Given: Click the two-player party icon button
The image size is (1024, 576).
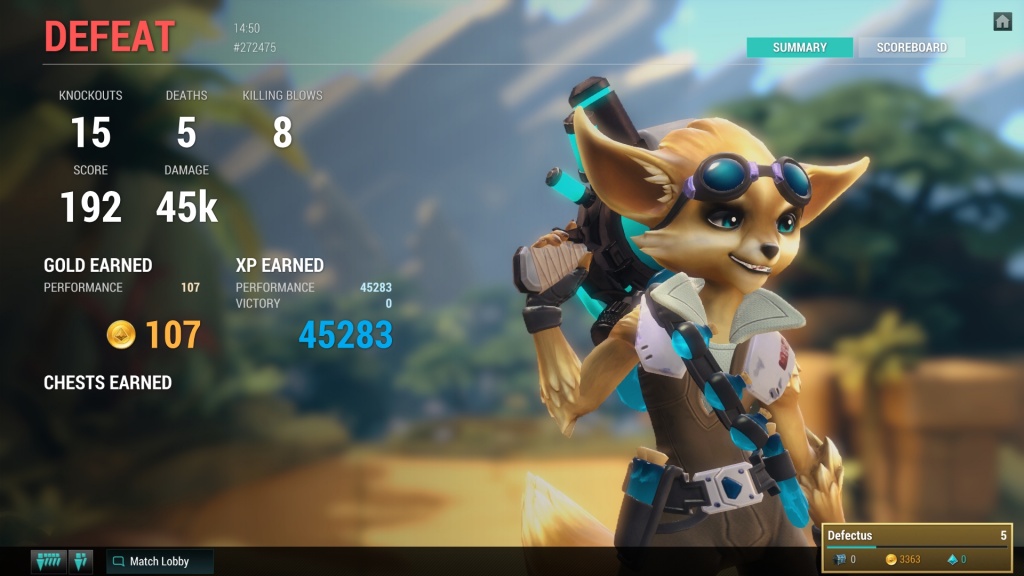Looking at the screenshot, I should pos(81,561).
